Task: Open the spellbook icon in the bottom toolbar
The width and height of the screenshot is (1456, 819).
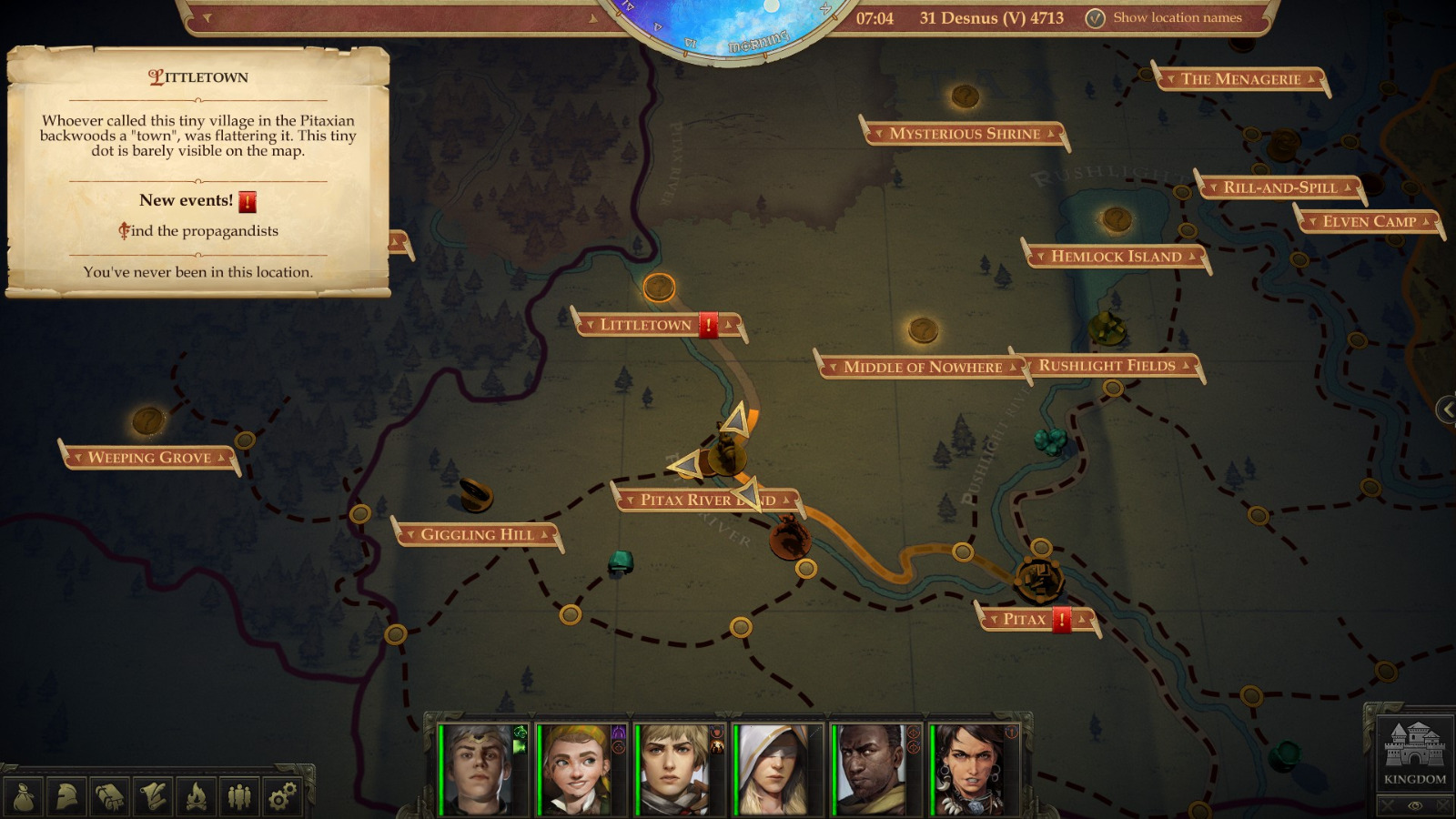Action: coord(109,796)
